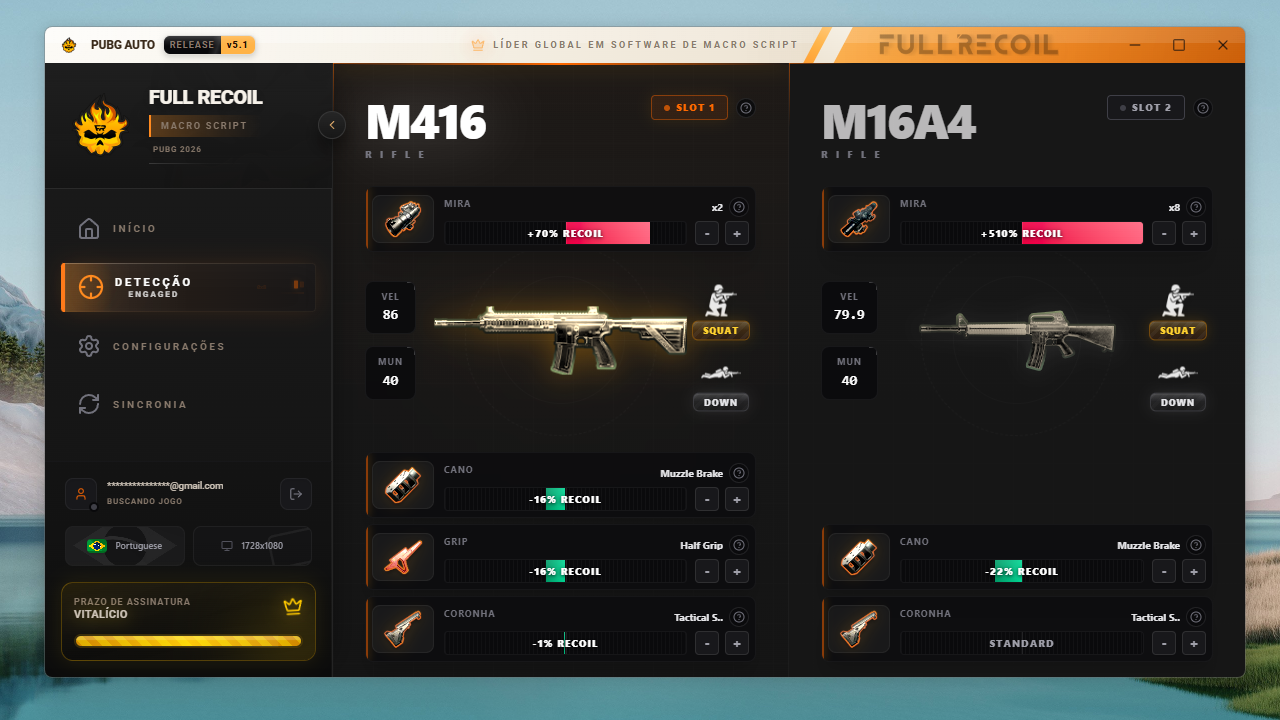The width and height of the screenshot is (1280, 720).
Task: Select the GRIP attachment icon for M416
Action: click(403, 556)
